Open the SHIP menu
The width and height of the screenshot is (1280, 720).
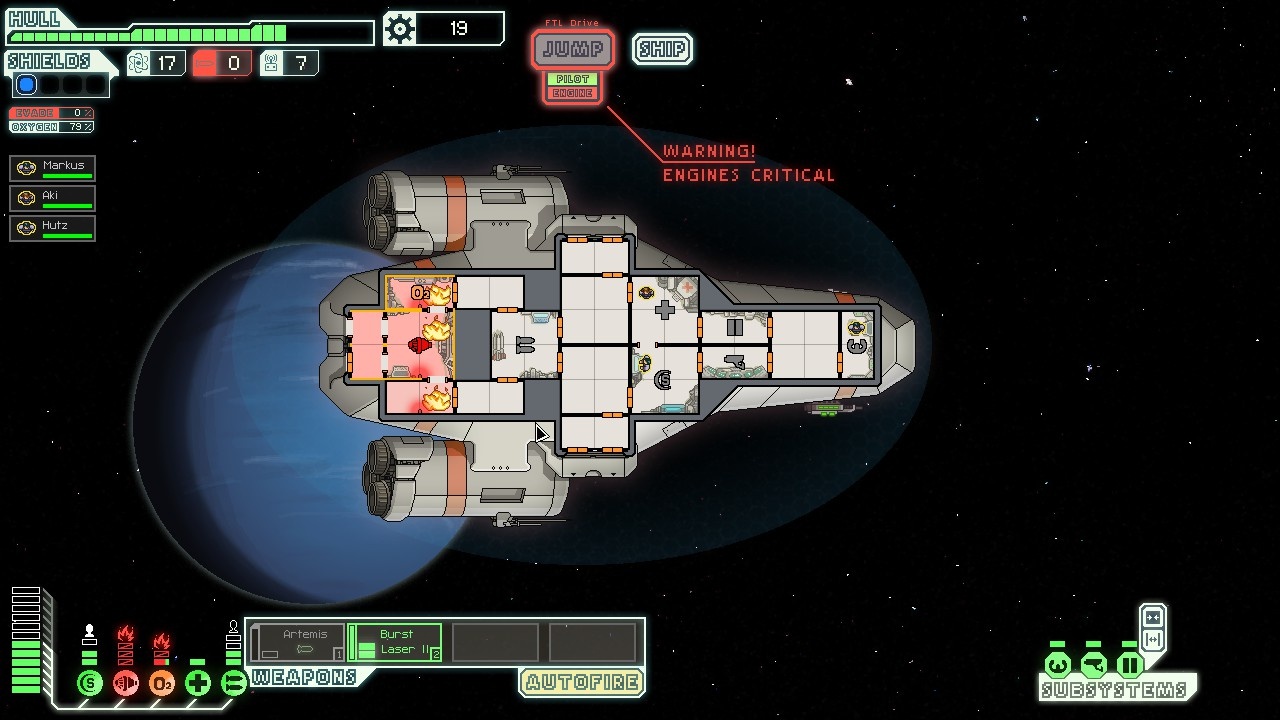click(x=662, y=49)
